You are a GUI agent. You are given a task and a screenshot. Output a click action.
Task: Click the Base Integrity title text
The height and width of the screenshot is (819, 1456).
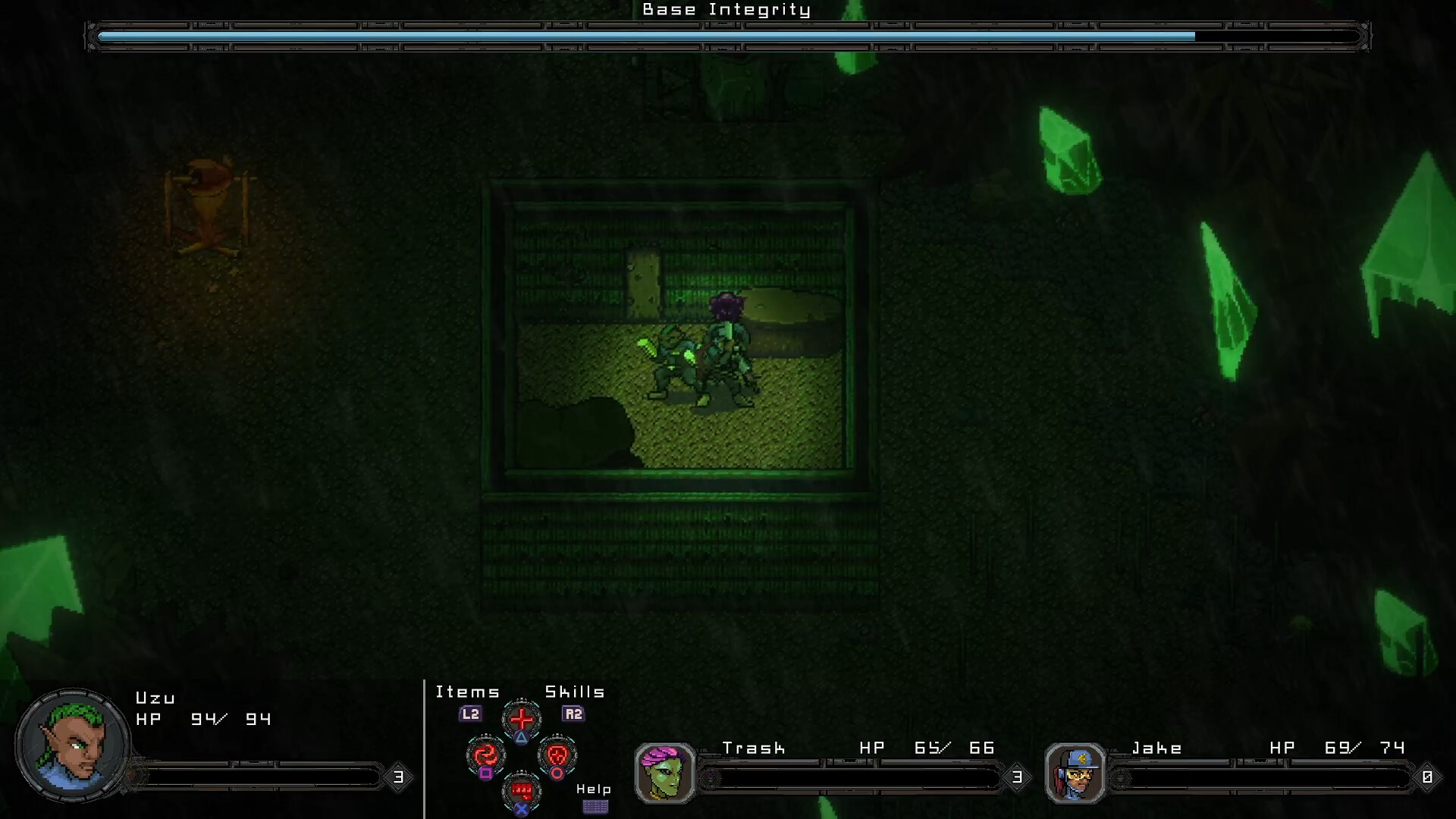click(x=726, y=10)
